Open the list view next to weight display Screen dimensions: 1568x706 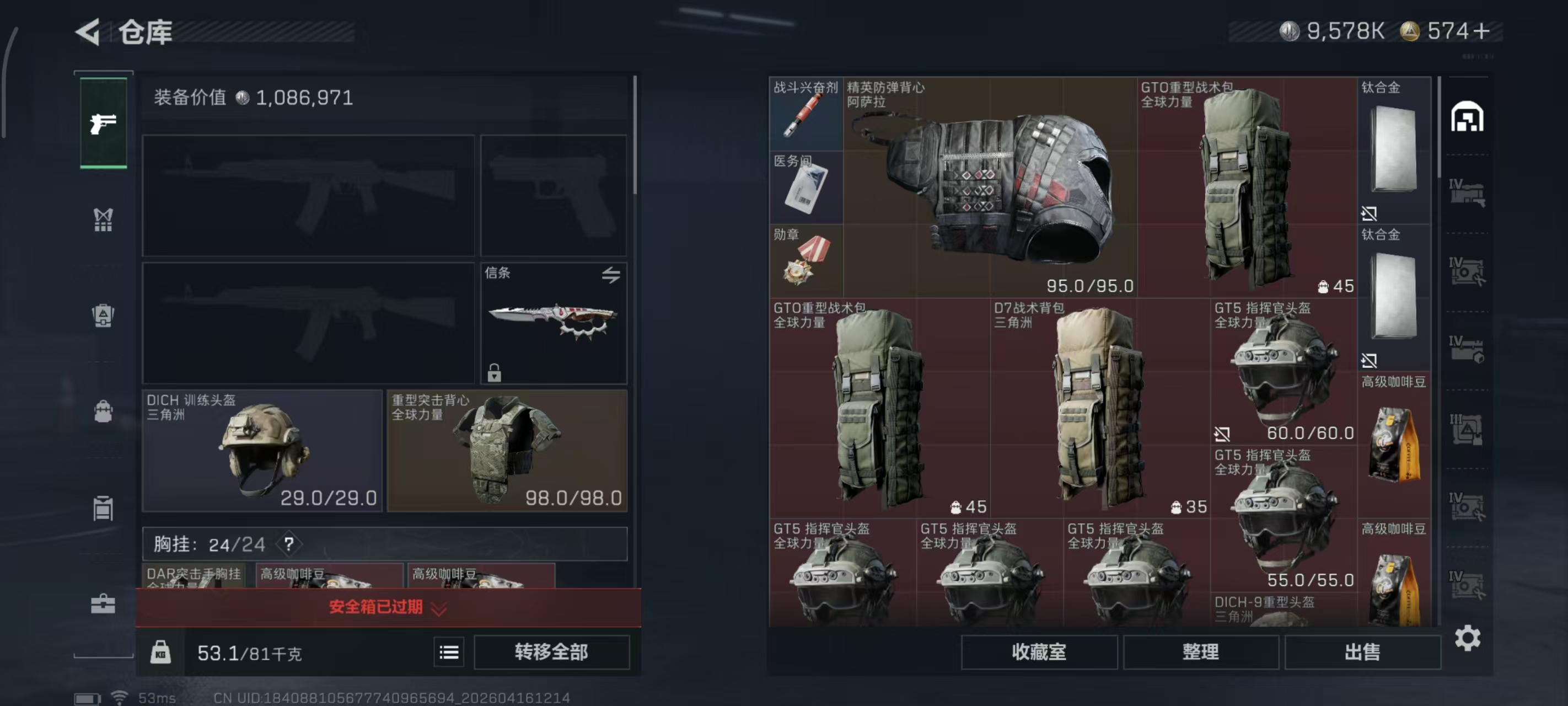pyautogui.click(x=449, y=652)
